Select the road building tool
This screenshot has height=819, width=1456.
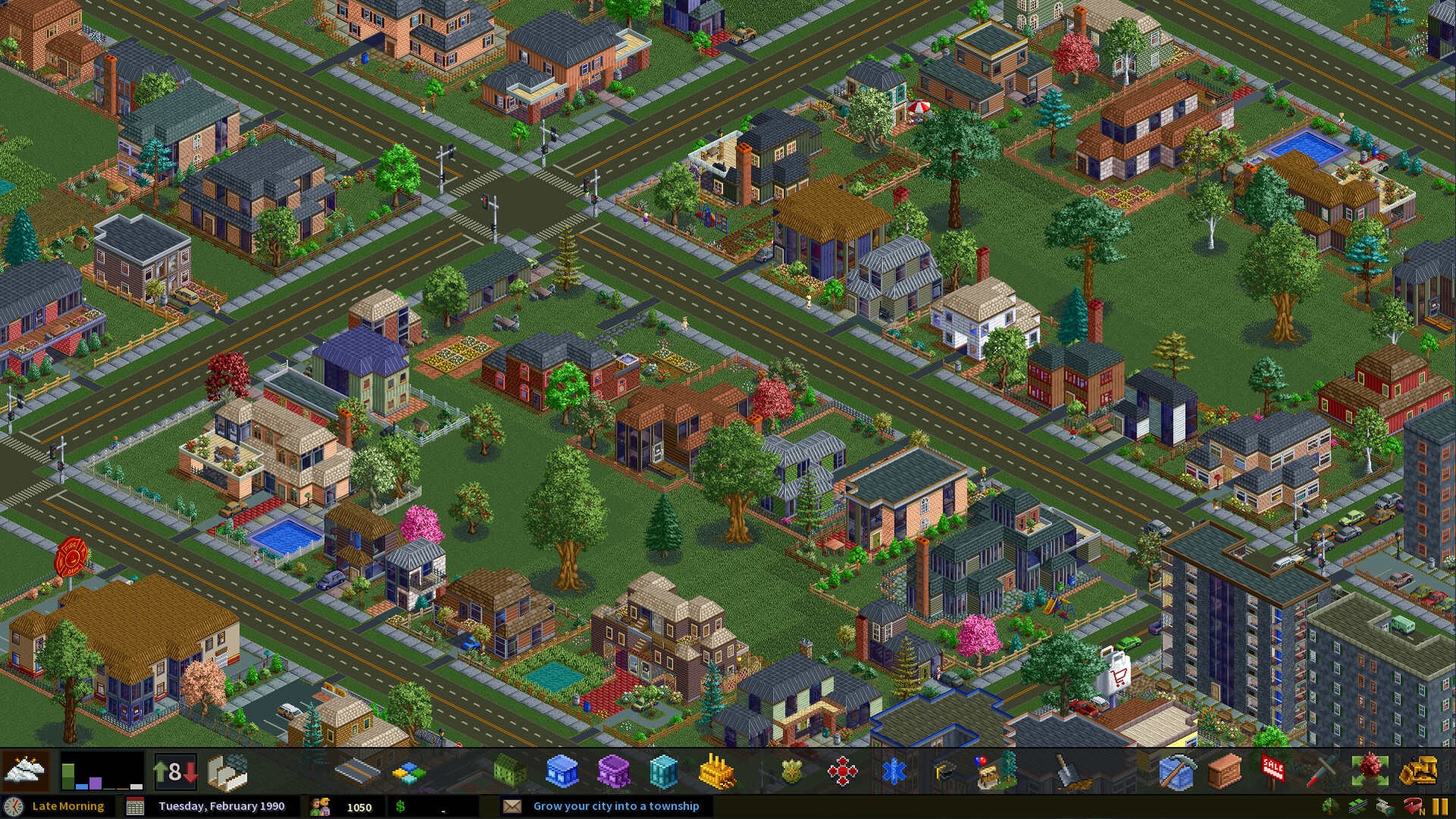[357, 772]
